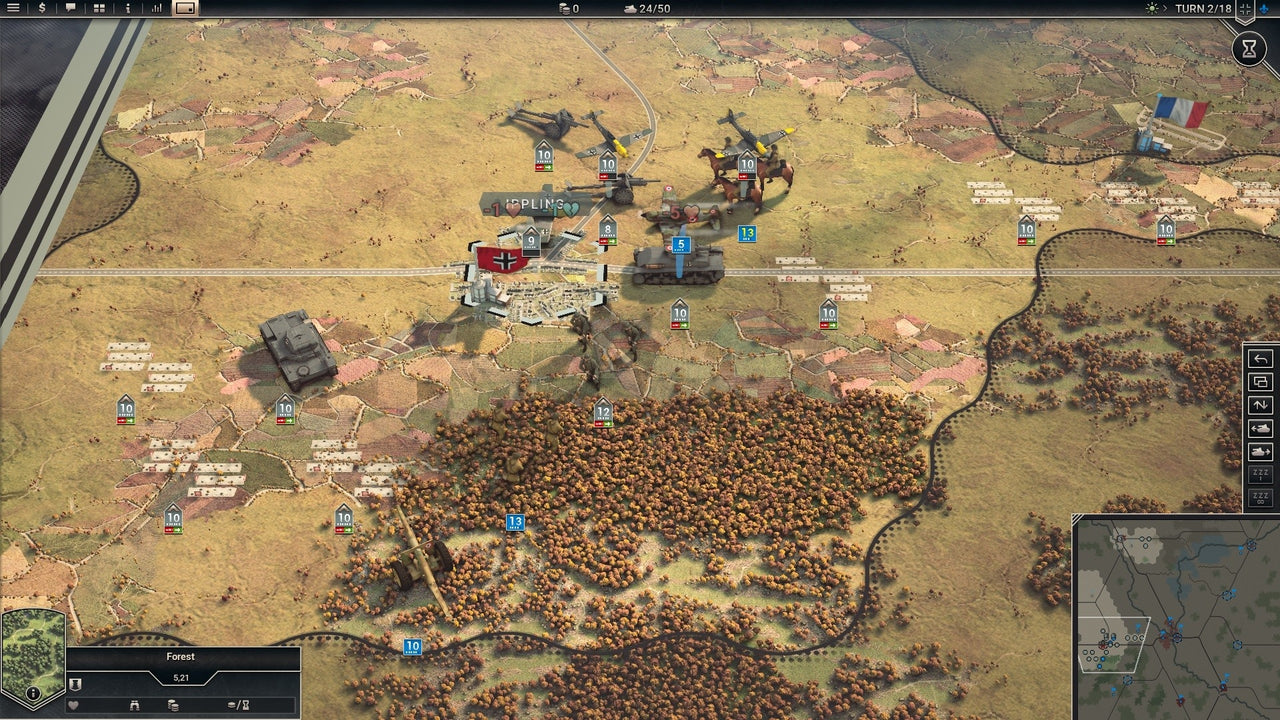Select the Forest hex info panel header
1280x720 pixels.
(x=180, y=657)
